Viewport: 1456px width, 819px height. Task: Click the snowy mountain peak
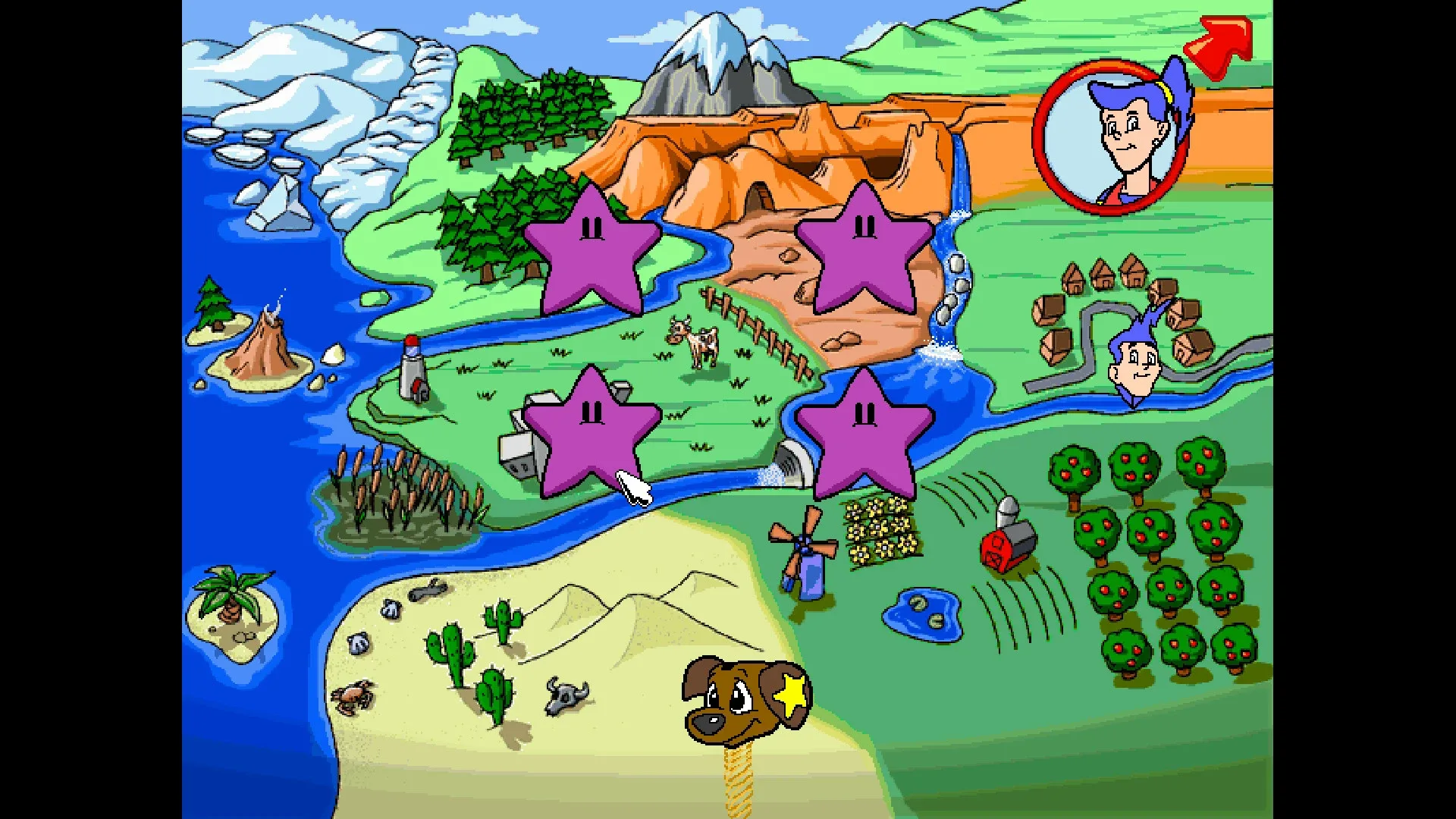(x=717, y=45)
